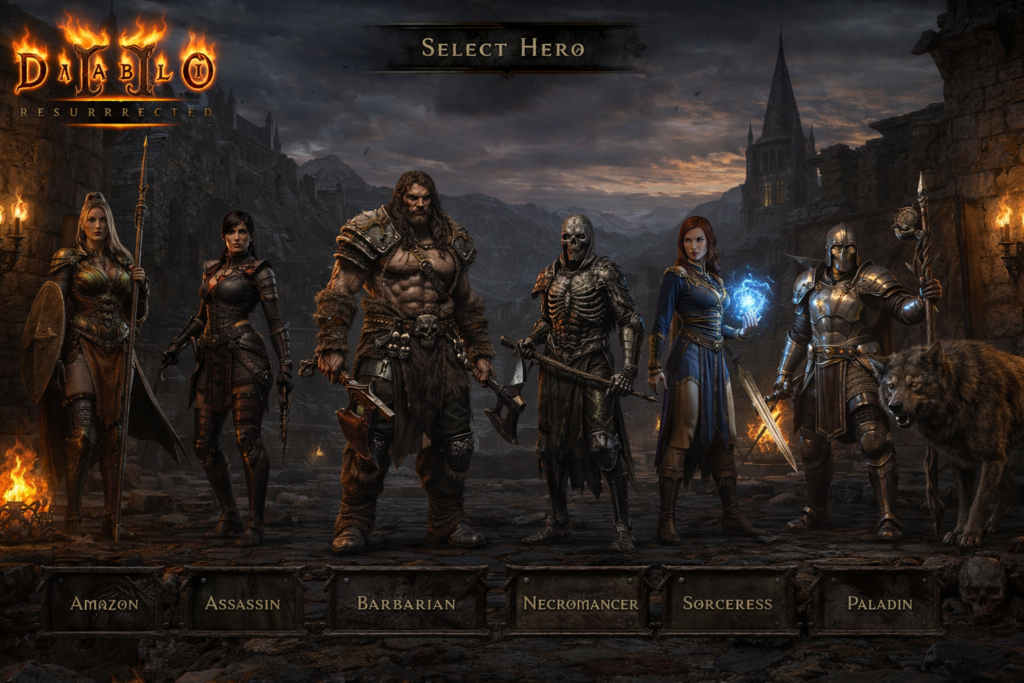
Task: Select the Amazon class button
Action: coord(104,603)
